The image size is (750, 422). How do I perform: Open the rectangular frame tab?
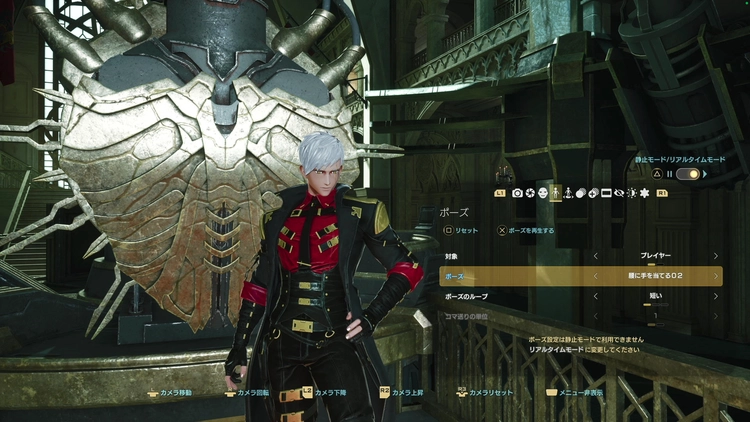coord(606,192)
